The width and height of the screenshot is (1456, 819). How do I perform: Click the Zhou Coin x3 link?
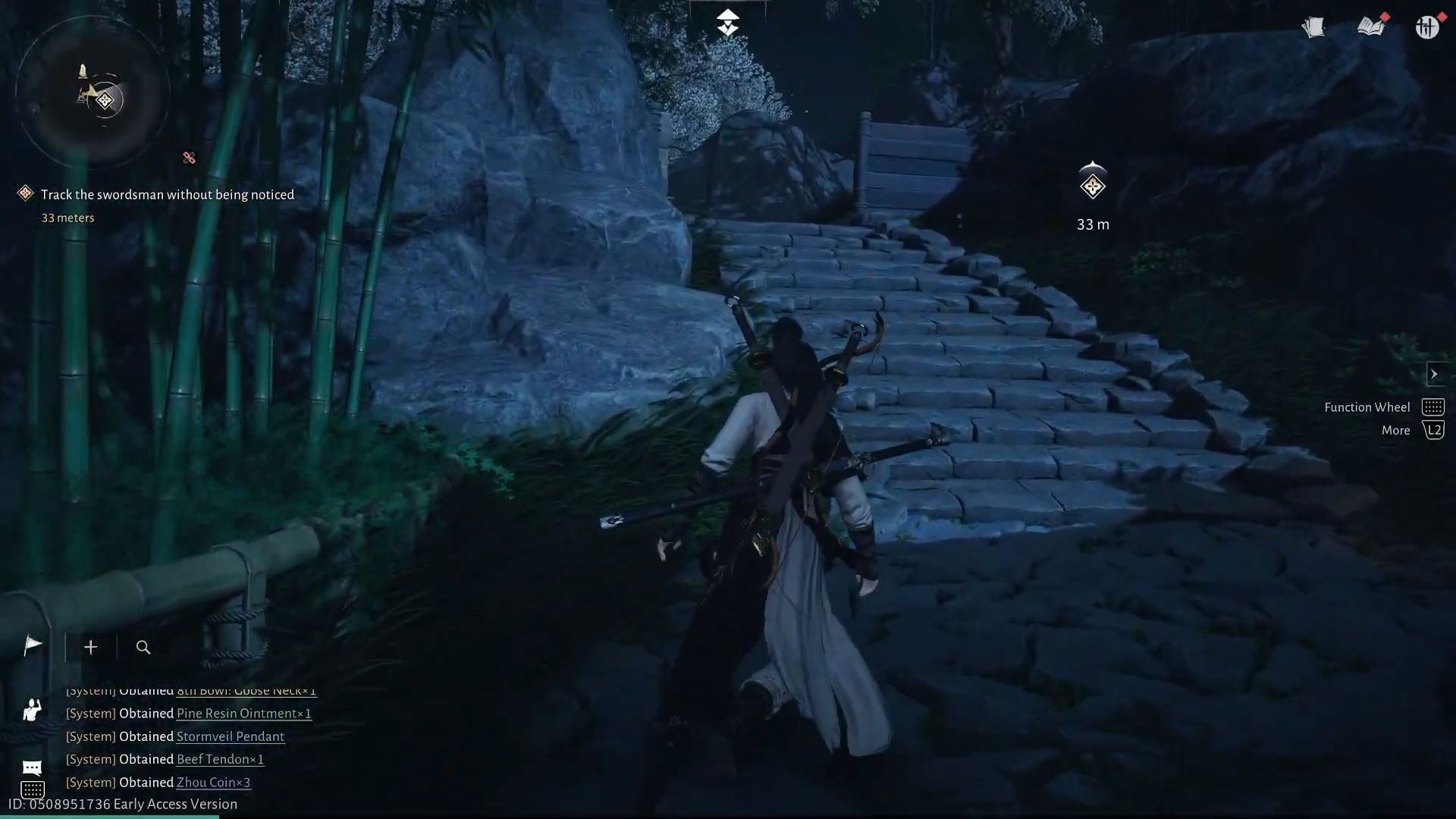[212, 782]
